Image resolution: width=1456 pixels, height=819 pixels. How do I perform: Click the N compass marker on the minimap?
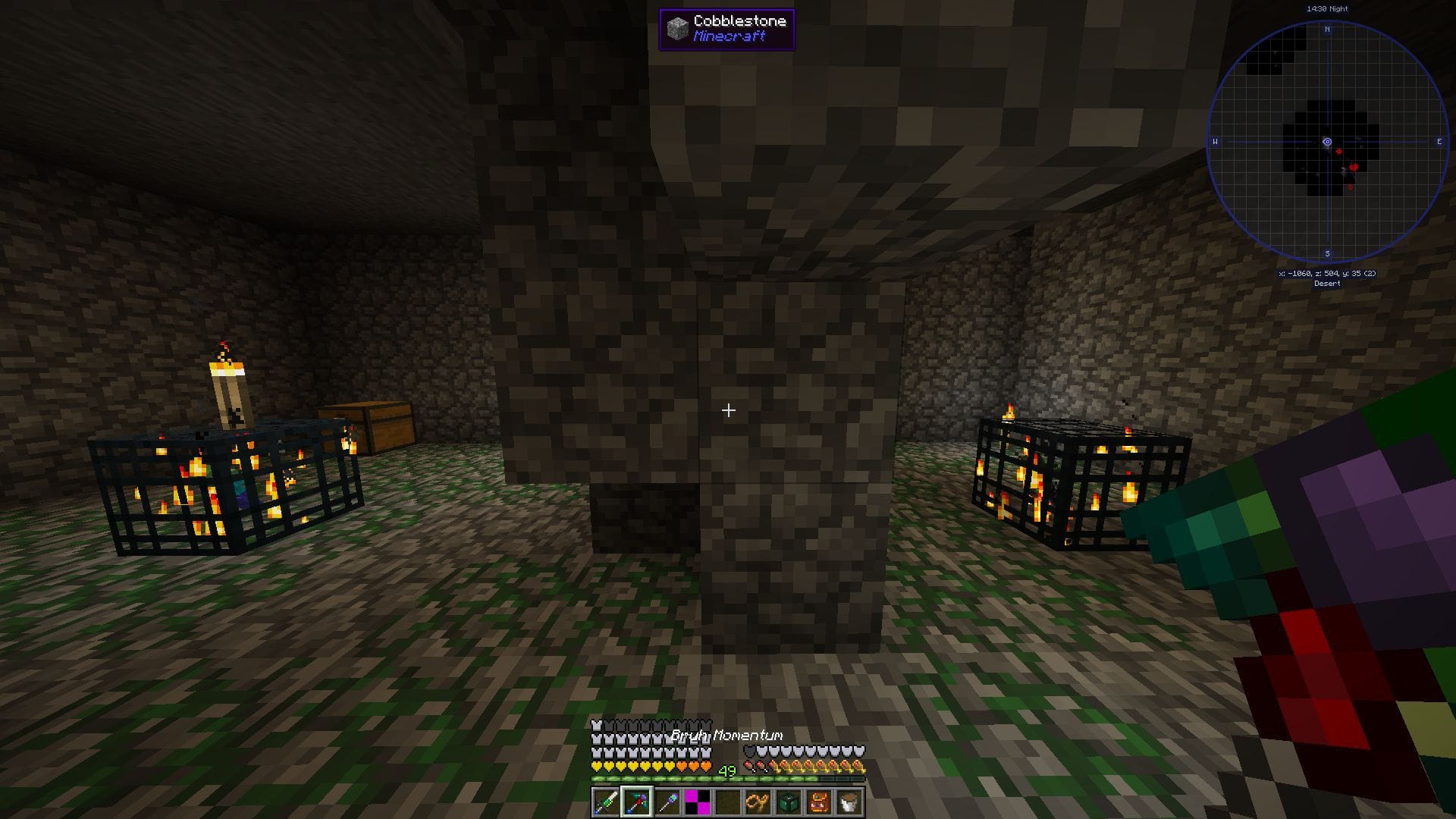pos(1328,30)
